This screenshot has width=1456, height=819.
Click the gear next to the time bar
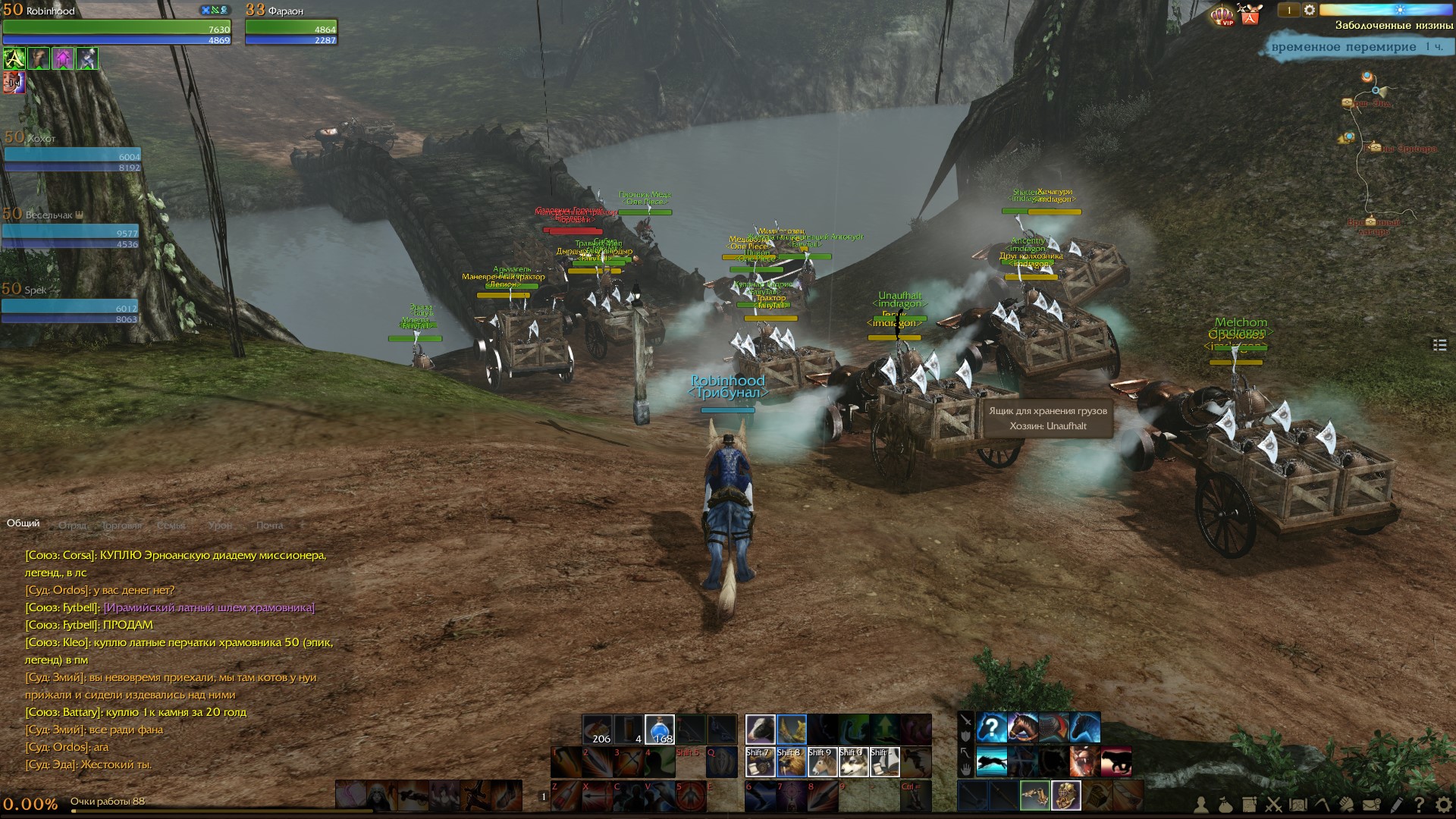click(1309, 10)
